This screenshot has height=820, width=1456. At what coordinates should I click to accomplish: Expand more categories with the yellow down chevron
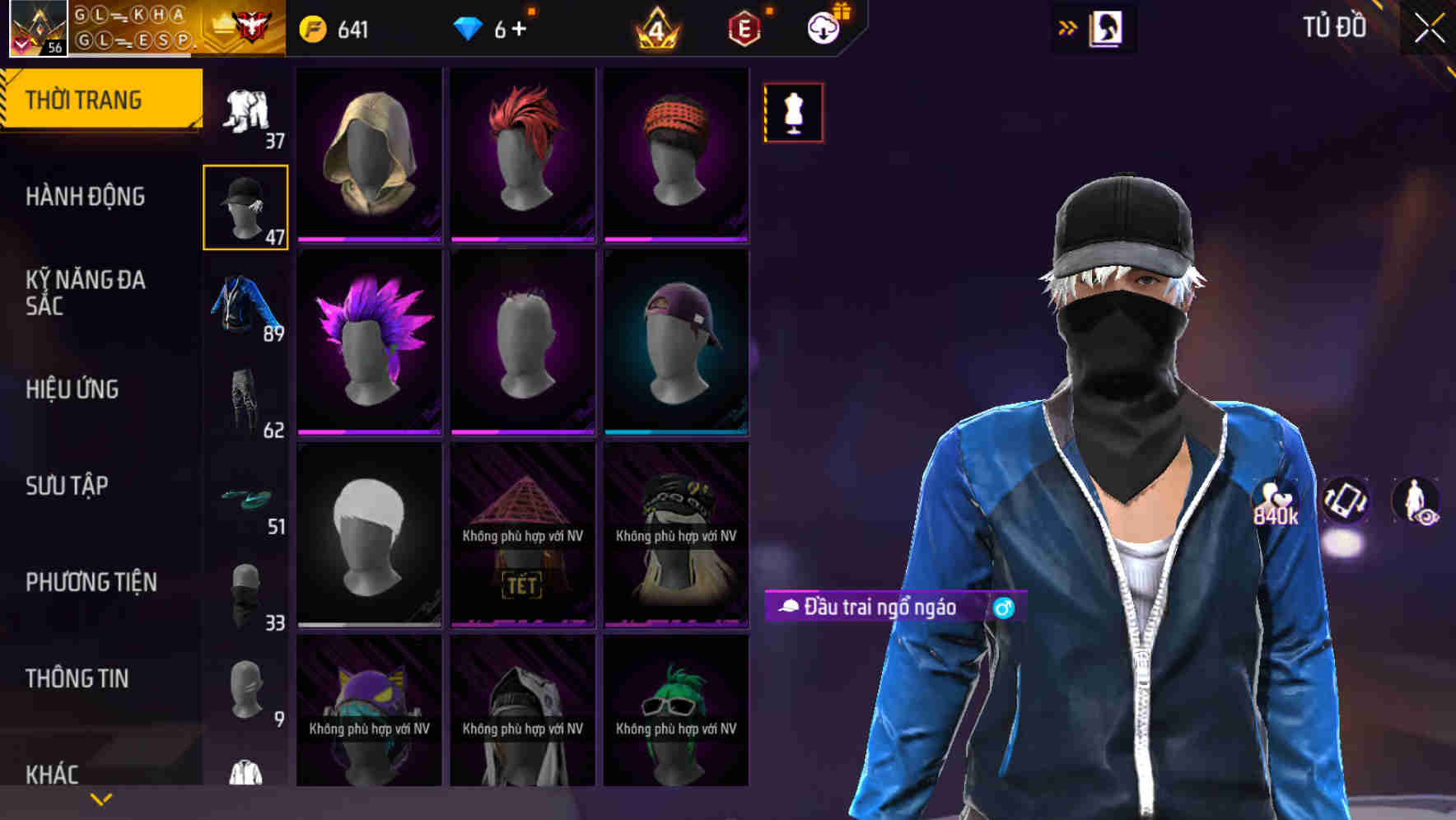point(100,799)
